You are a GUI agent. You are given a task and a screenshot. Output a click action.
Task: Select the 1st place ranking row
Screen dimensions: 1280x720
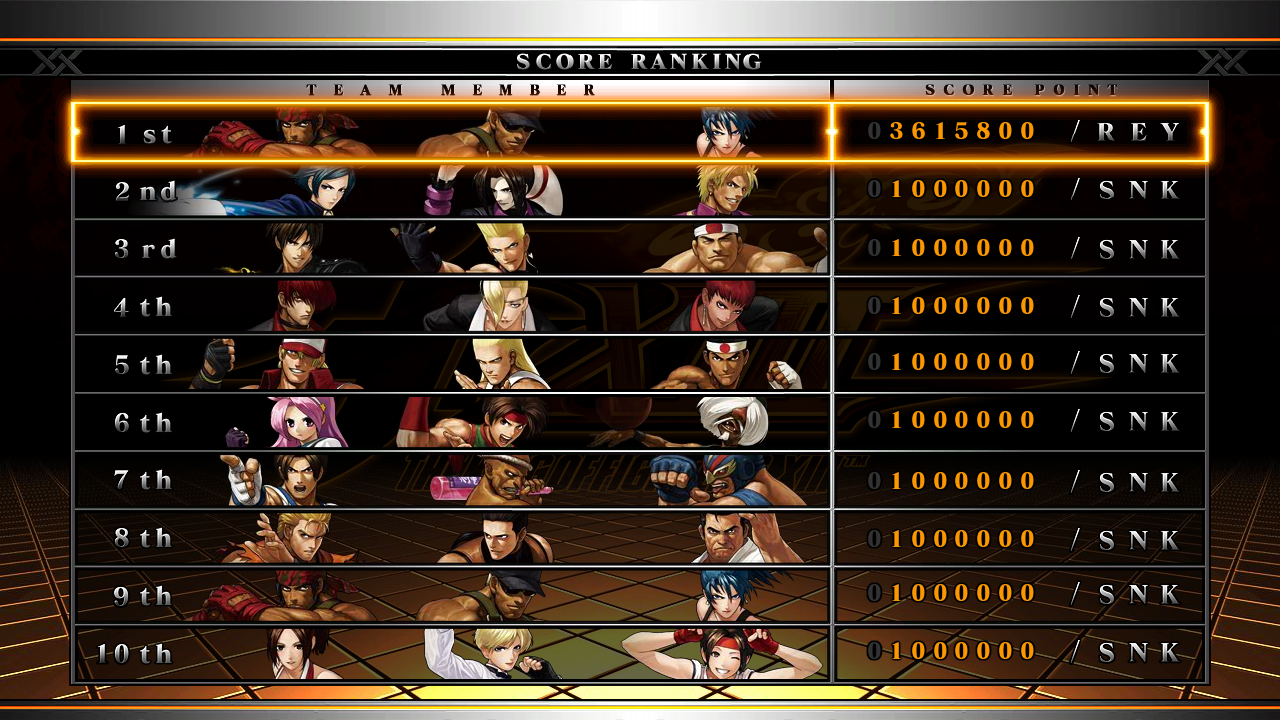click(640, 132)
